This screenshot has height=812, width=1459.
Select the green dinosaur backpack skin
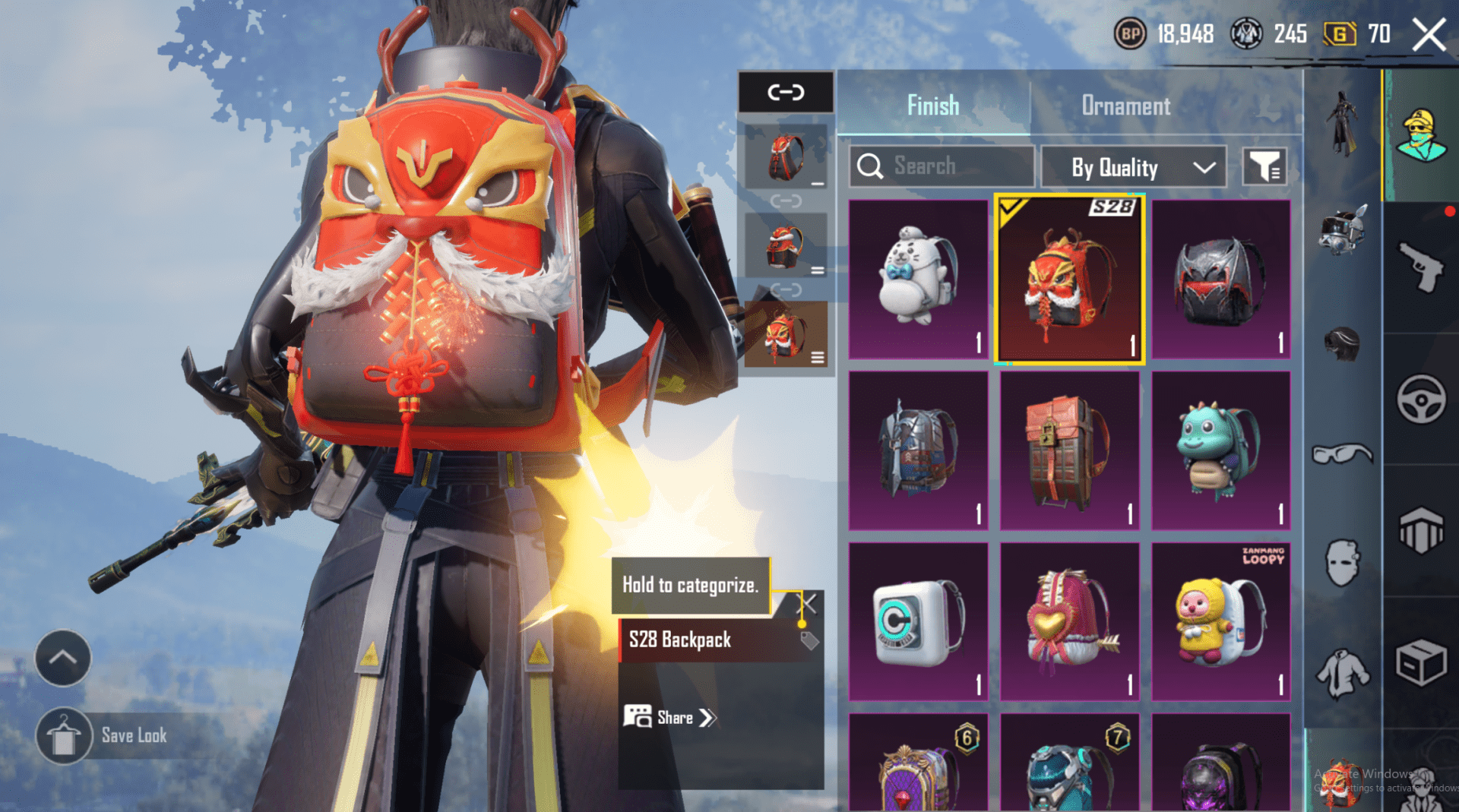click(1220, 450)
